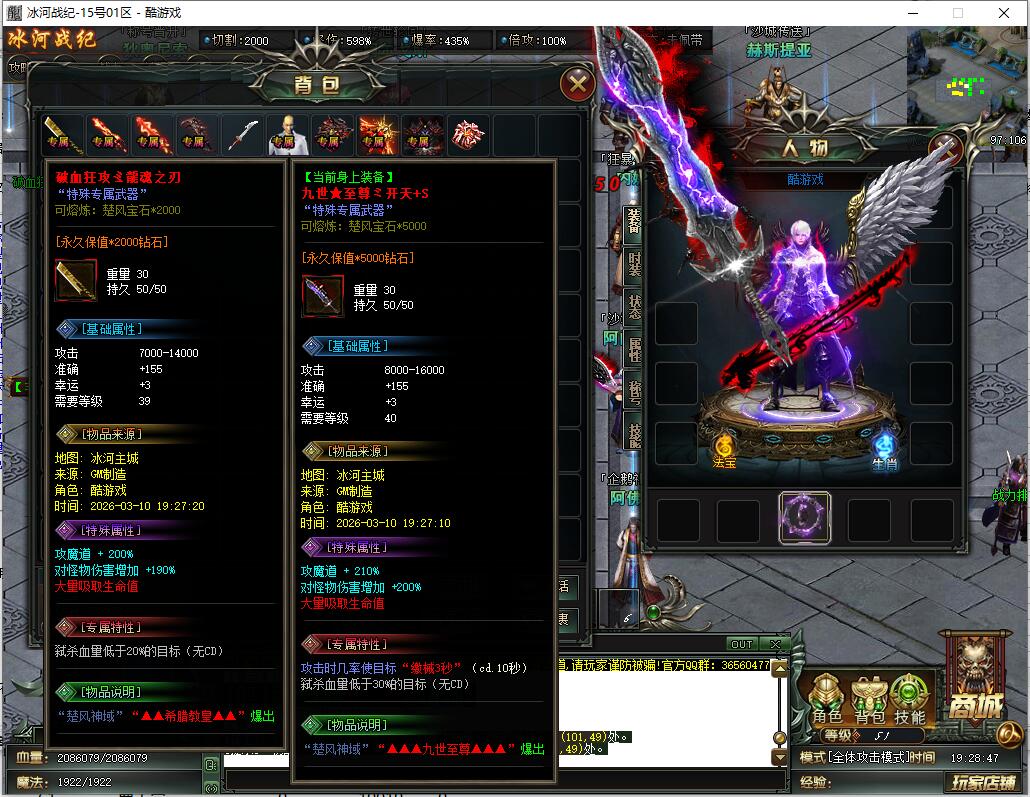Open the 装备 equipment tab
1030x797 pixels.
(x=633, y=220)
